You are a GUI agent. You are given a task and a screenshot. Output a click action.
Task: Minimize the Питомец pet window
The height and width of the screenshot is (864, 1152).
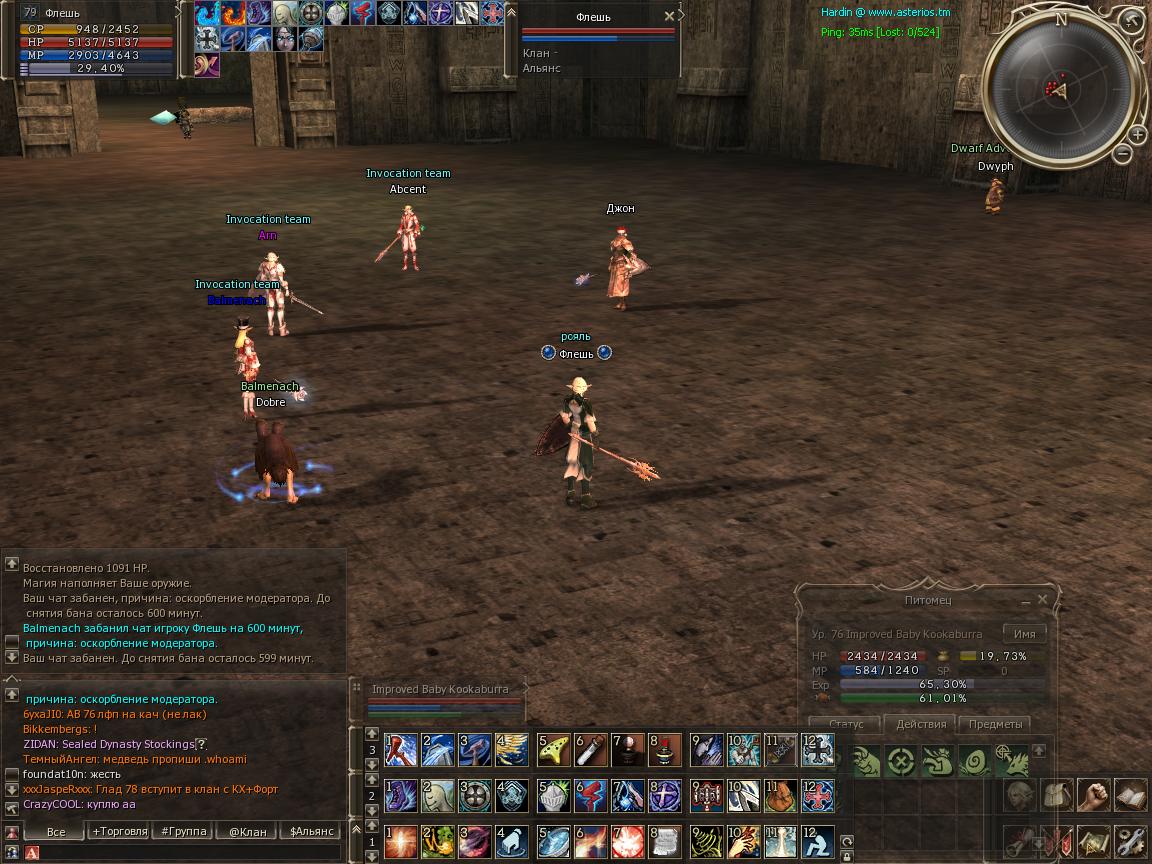[x=1025, y=602]
